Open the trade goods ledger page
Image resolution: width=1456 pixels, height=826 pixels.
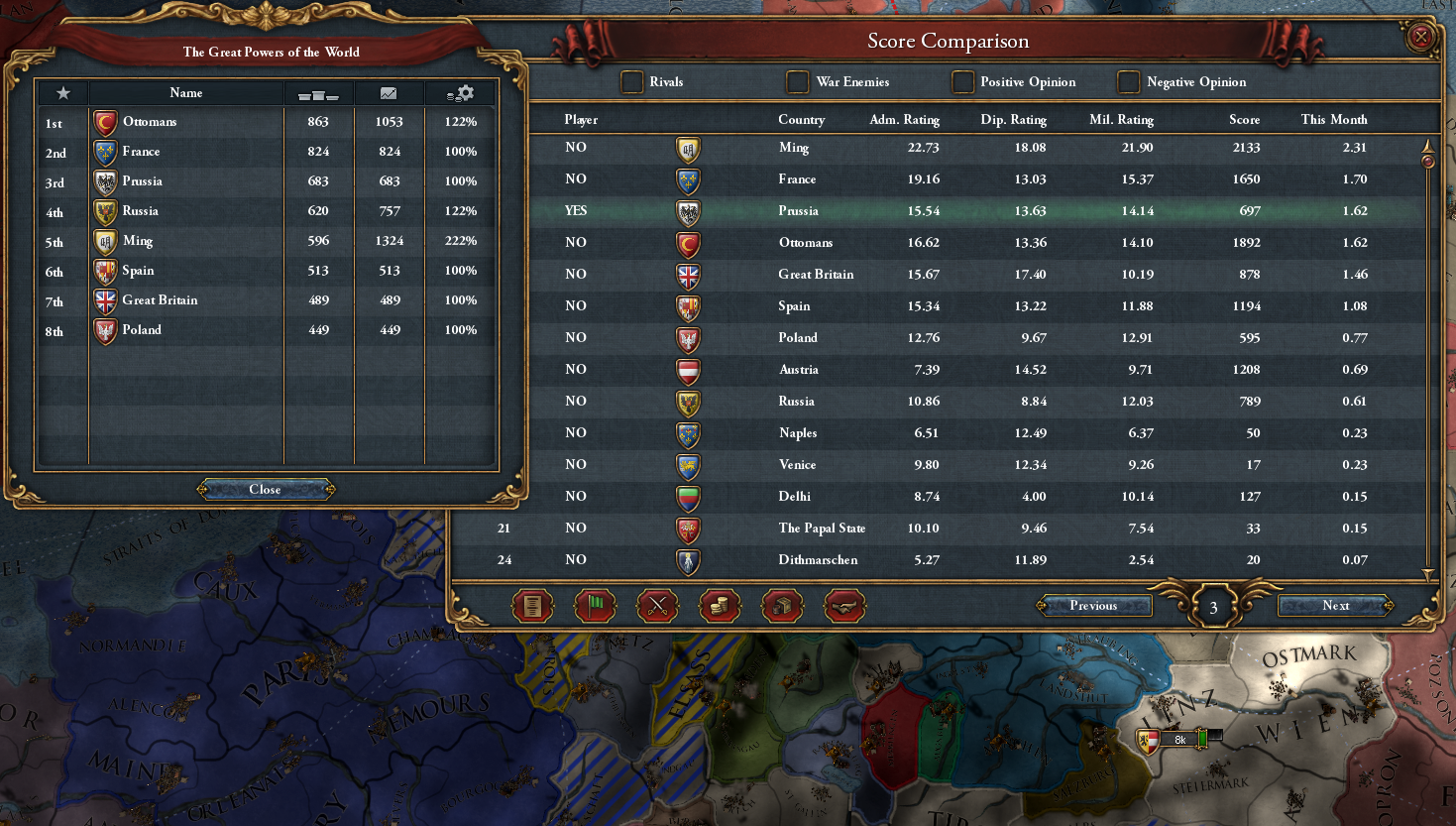click(x=782, y=606)
